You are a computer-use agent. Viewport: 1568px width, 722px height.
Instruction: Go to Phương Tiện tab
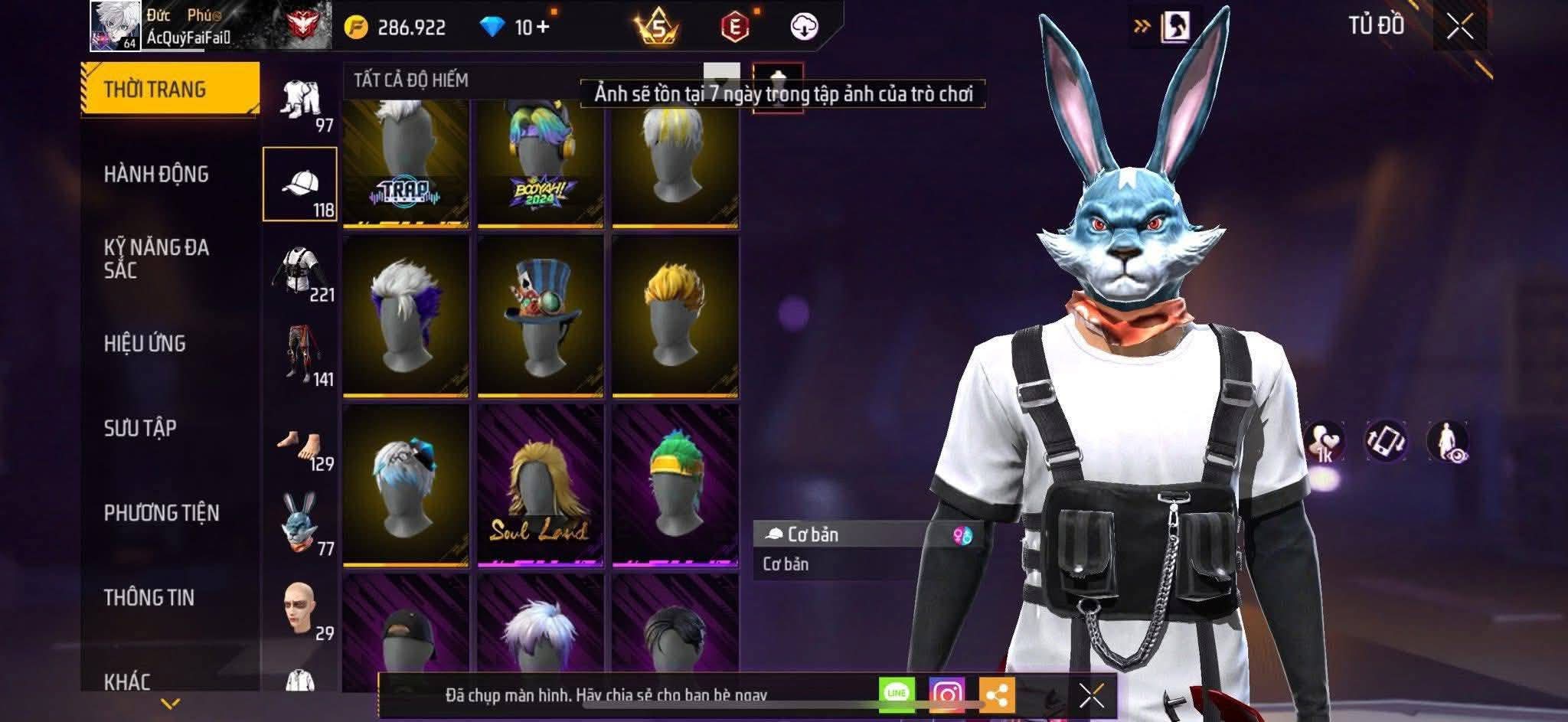pyautogui.click(x=162, y=513)
